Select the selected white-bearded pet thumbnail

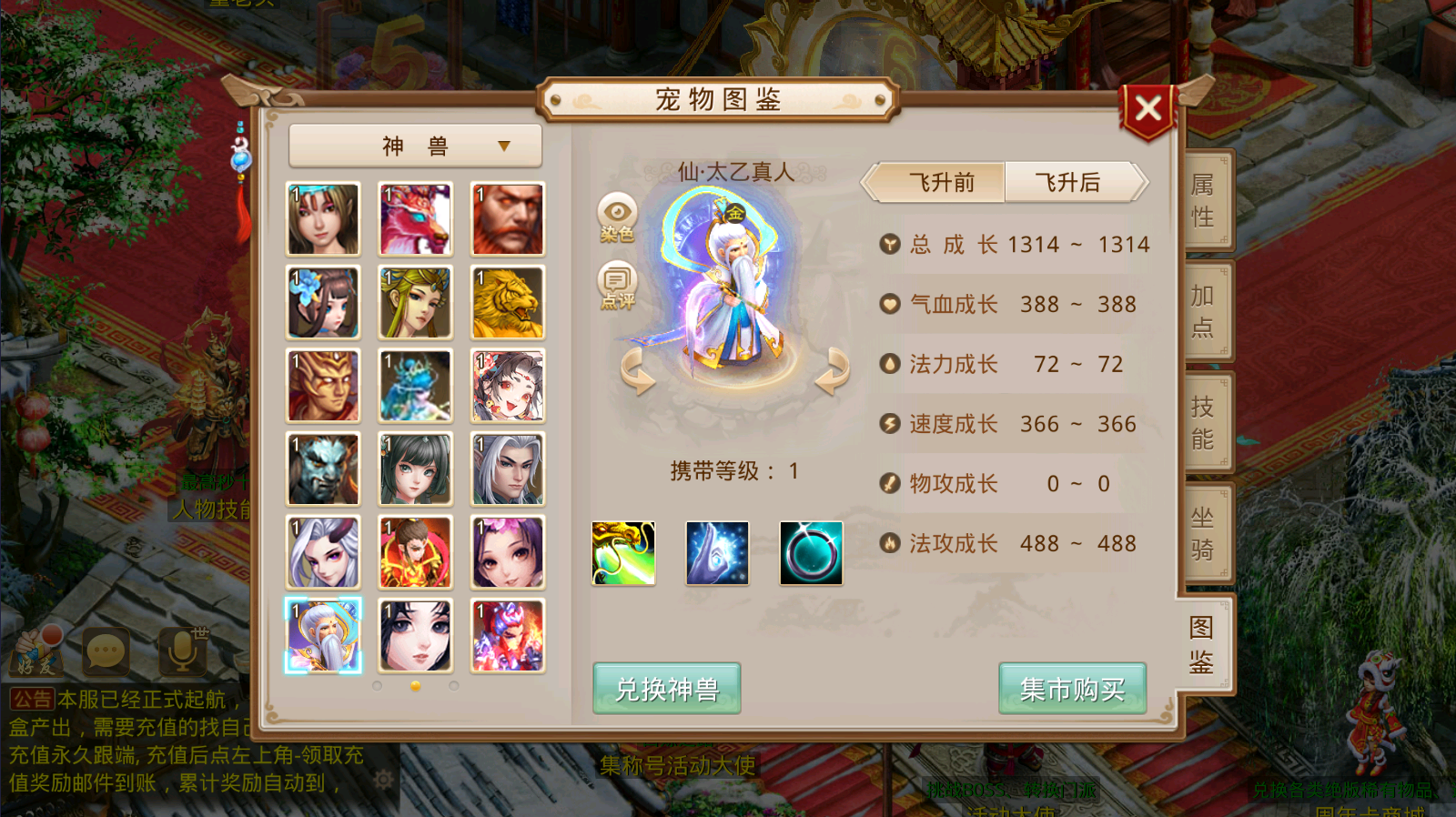[x=323, y=634]
